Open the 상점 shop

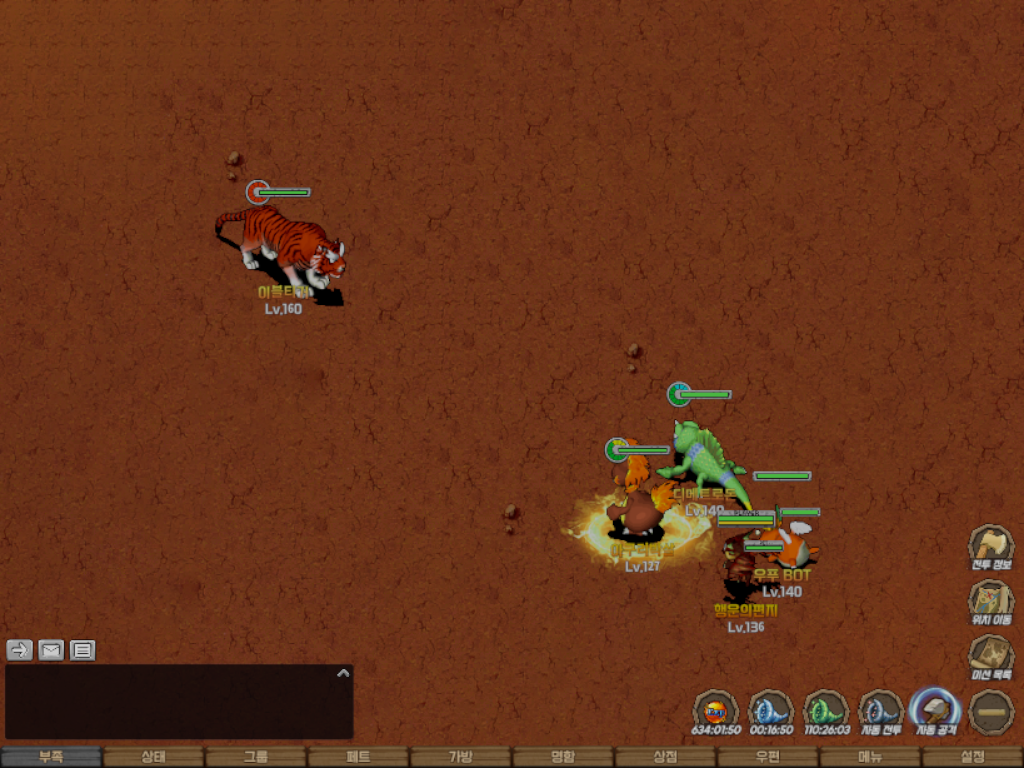coord(665,757)
